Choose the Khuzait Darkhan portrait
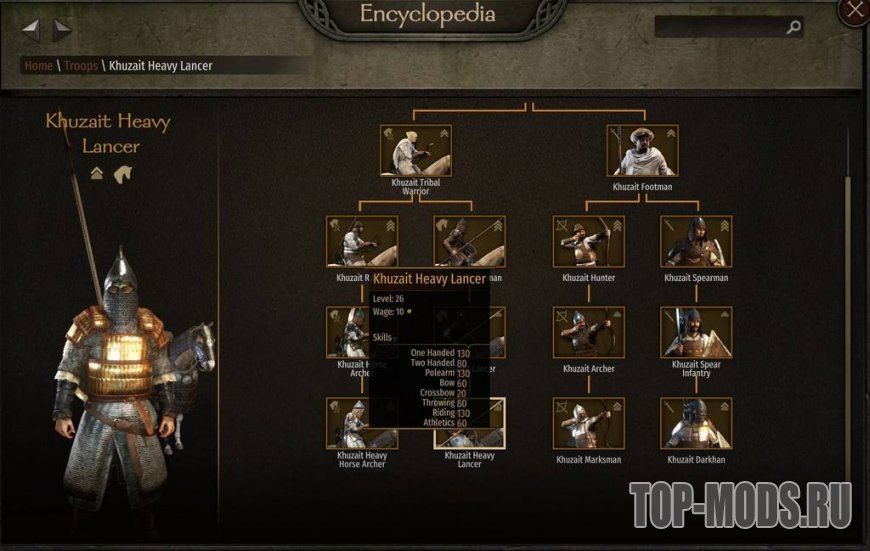 [696, 423]
